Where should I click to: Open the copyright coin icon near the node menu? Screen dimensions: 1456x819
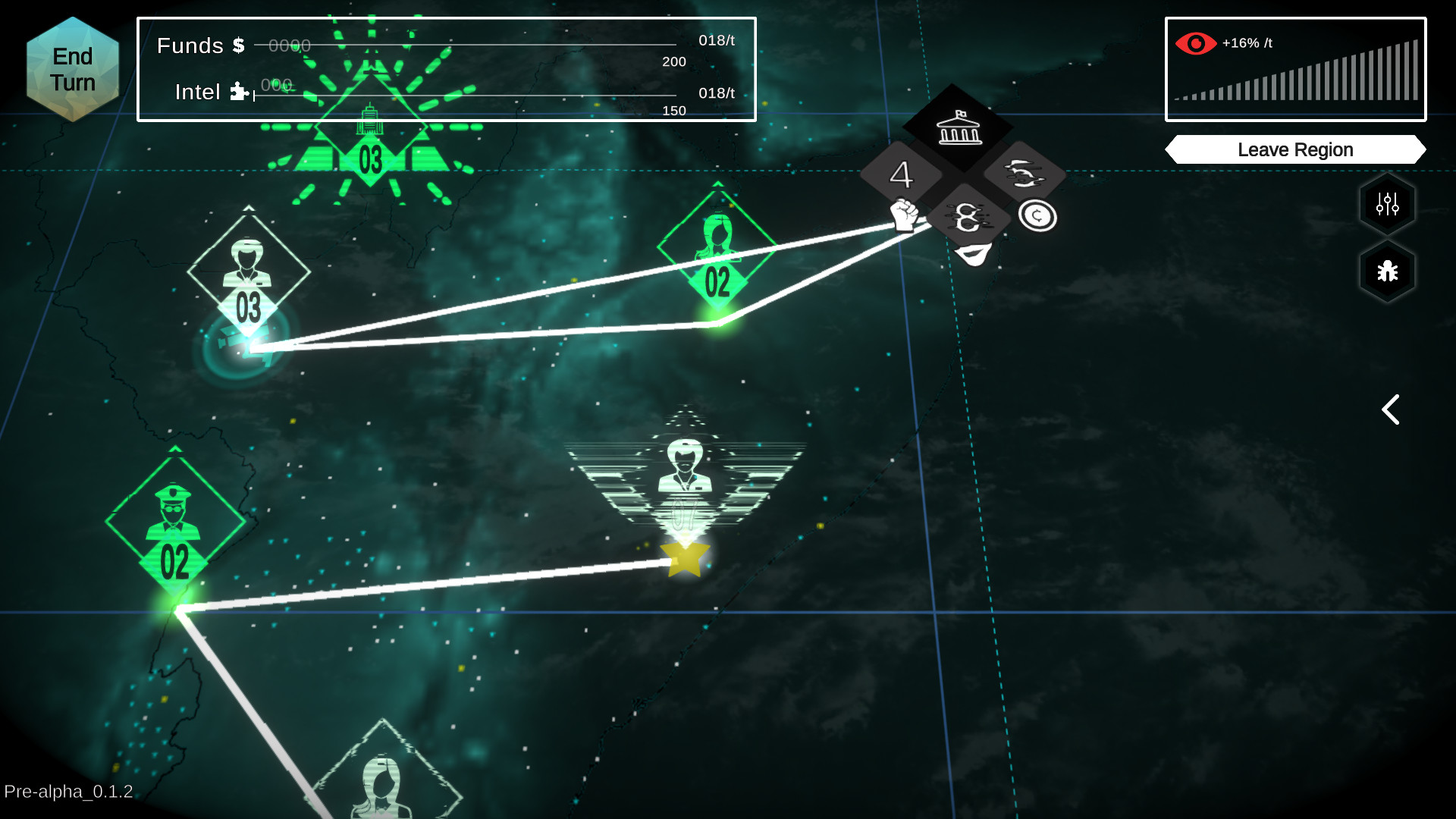pyautogui.click(x=1037, y=216)
